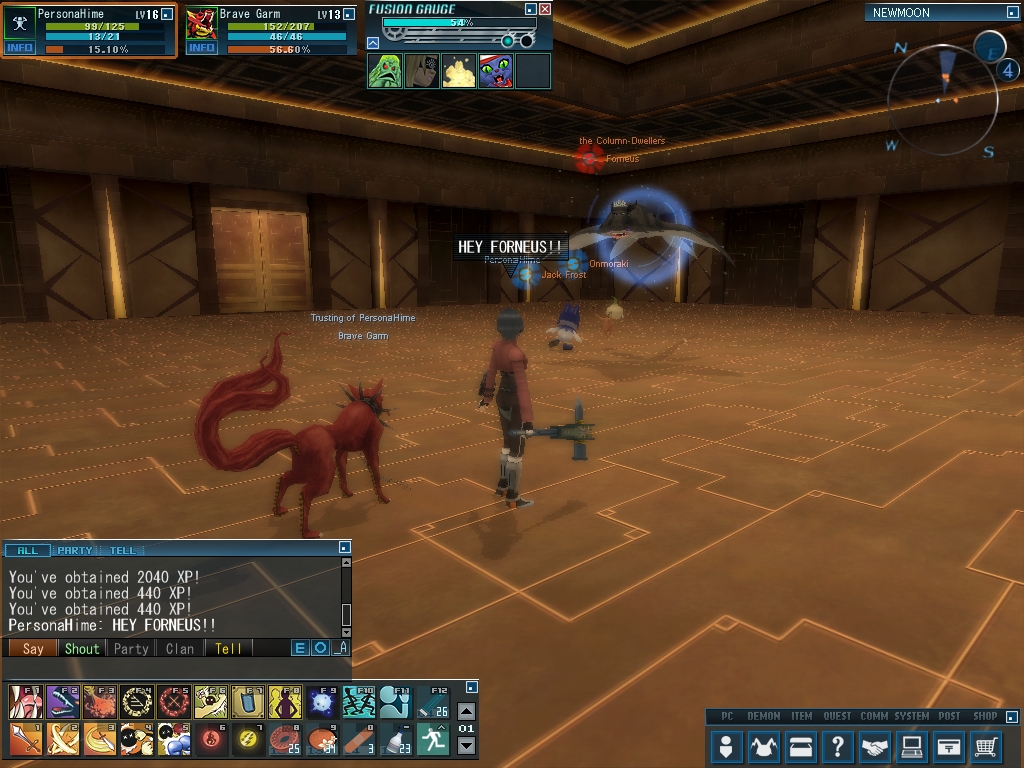The width and height of the screenshot is (1024, 768).
Task: Open the Item chest icon
Action: (x=801, y=746)
